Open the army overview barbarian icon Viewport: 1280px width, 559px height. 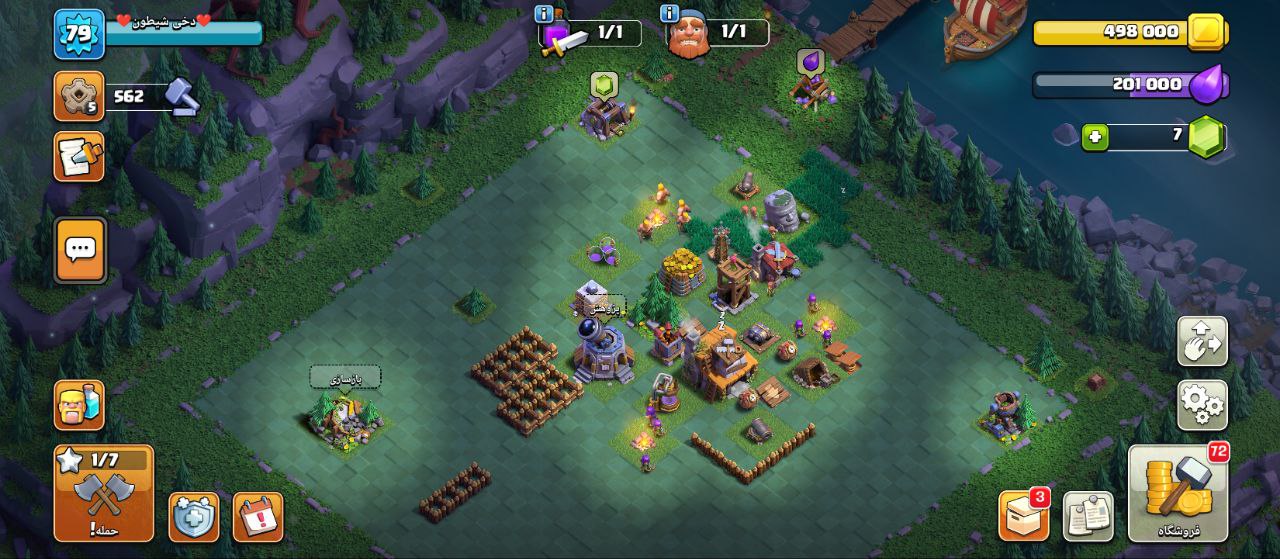pyautogui.click(x=79, y=405)
